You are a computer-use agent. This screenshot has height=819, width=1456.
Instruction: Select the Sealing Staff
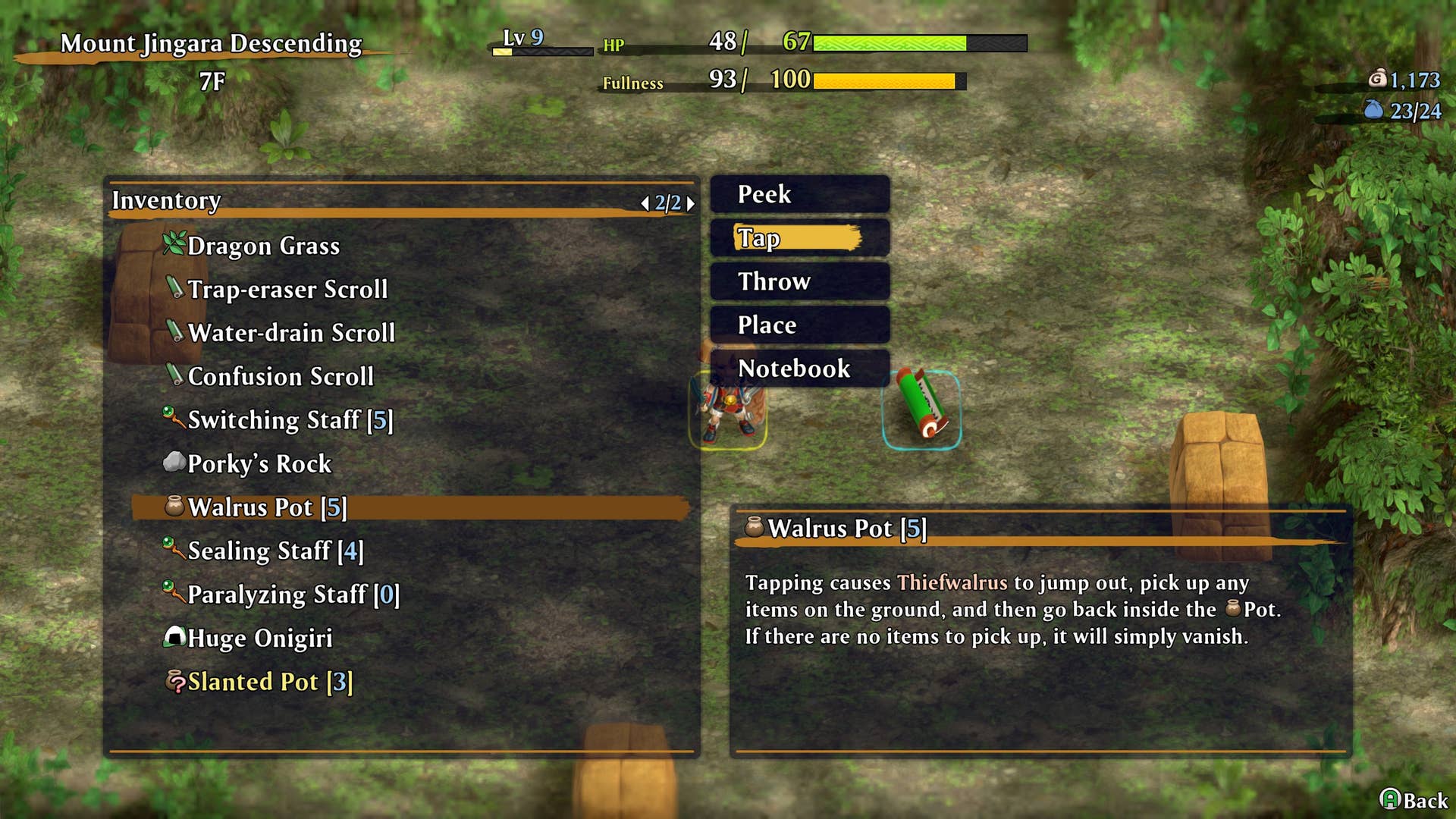pyautogui.click(x=275, y=551)
